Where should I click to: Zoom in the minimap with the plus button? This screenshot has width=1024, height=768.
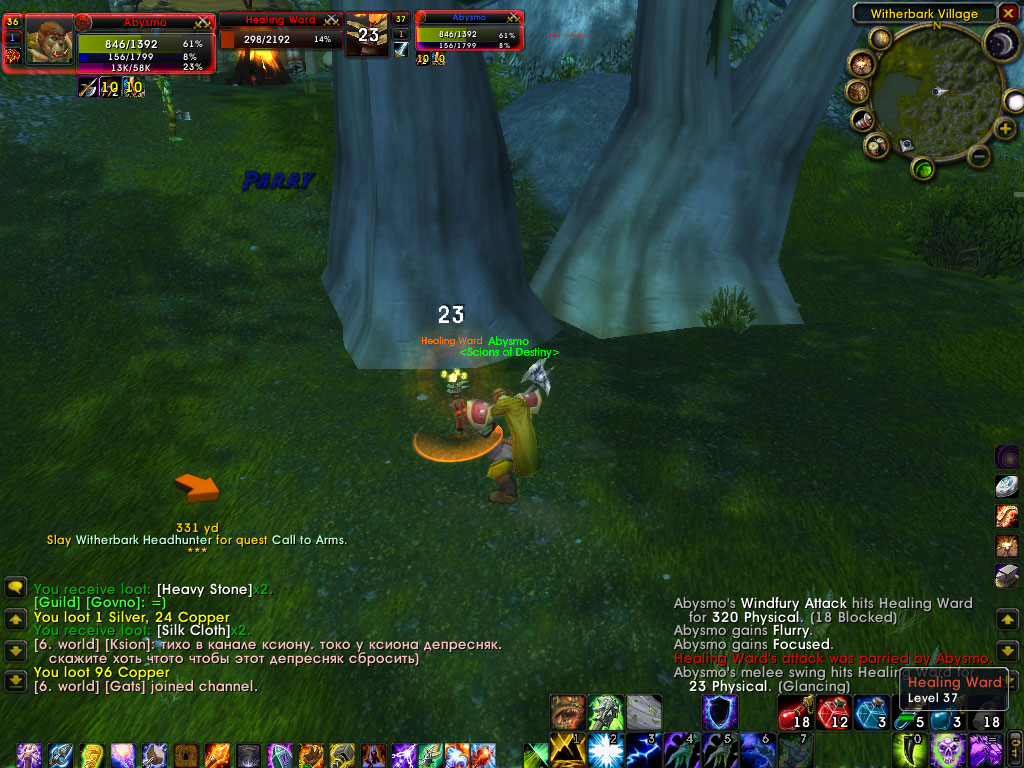(x=1005, y=129)
